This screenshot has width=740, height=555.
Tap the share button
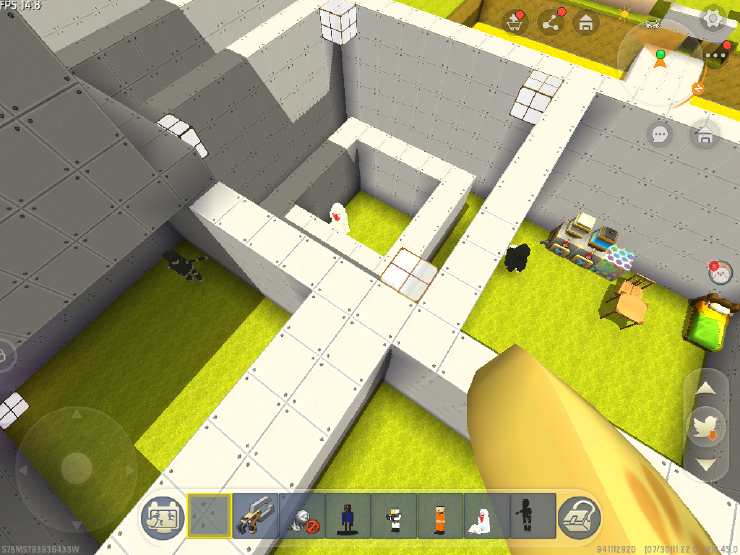point(551,23)
